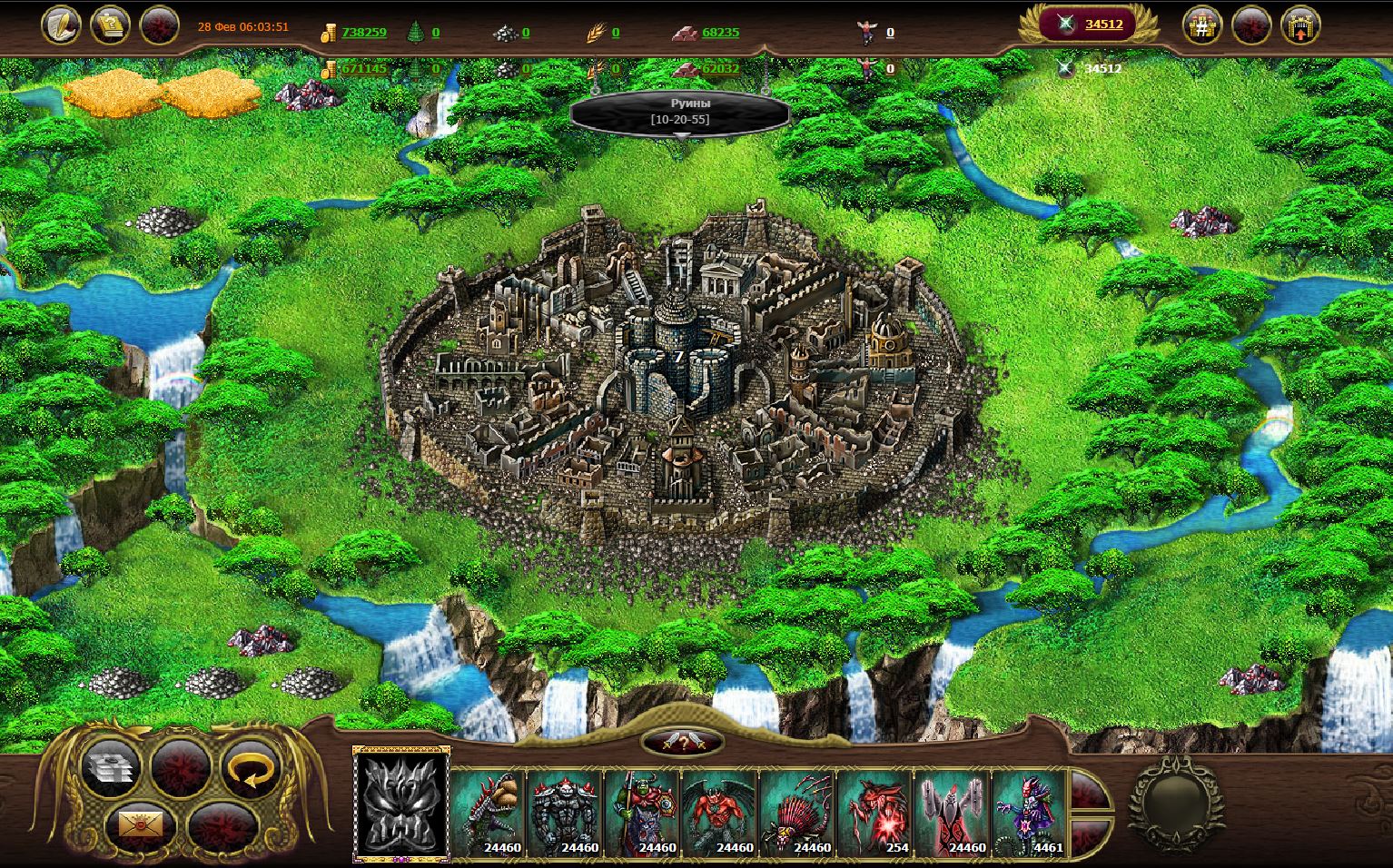Select the silver demon mask hero portrait

[401, 805]
